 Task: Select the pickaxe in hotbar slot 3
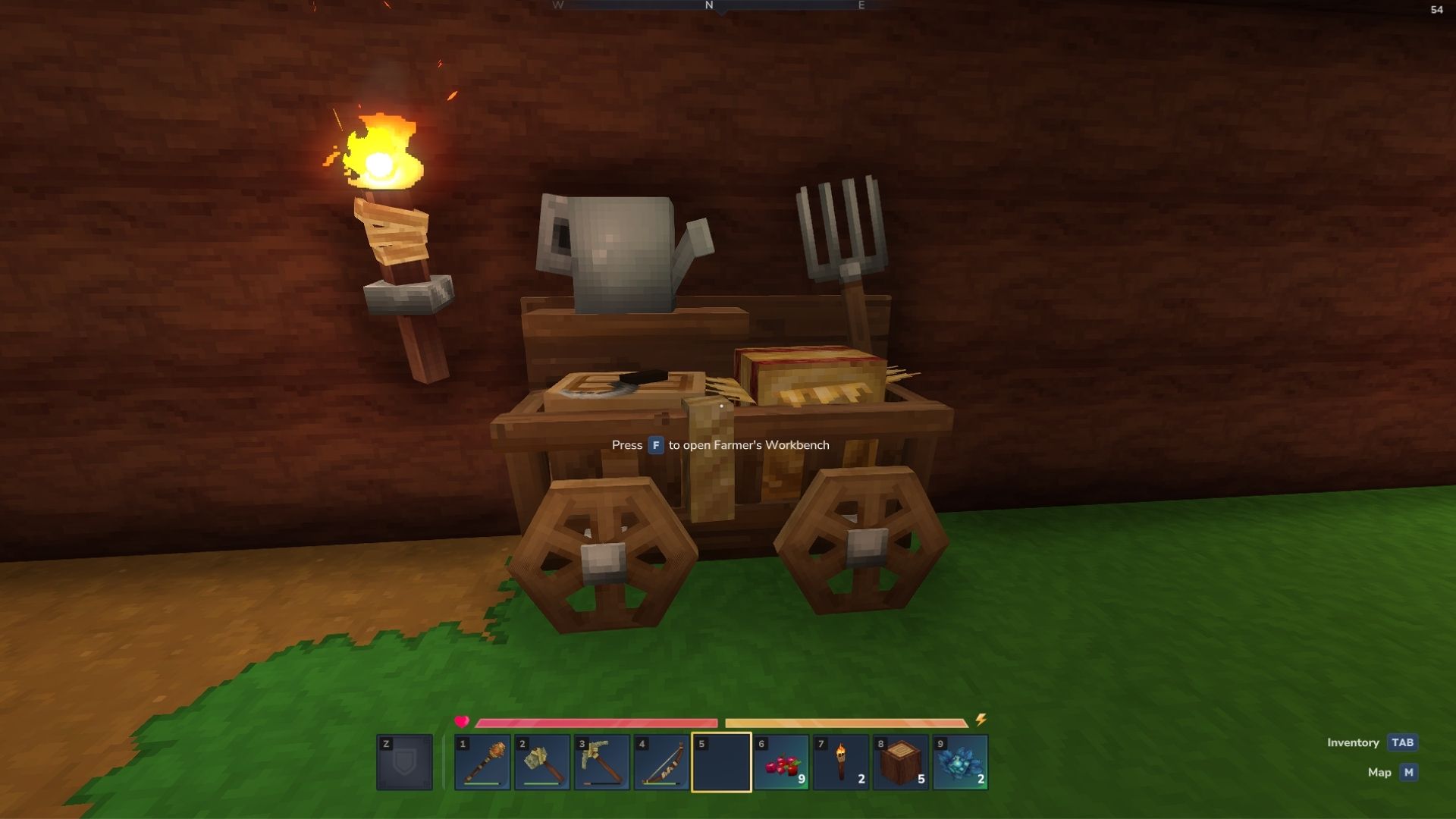603,762
